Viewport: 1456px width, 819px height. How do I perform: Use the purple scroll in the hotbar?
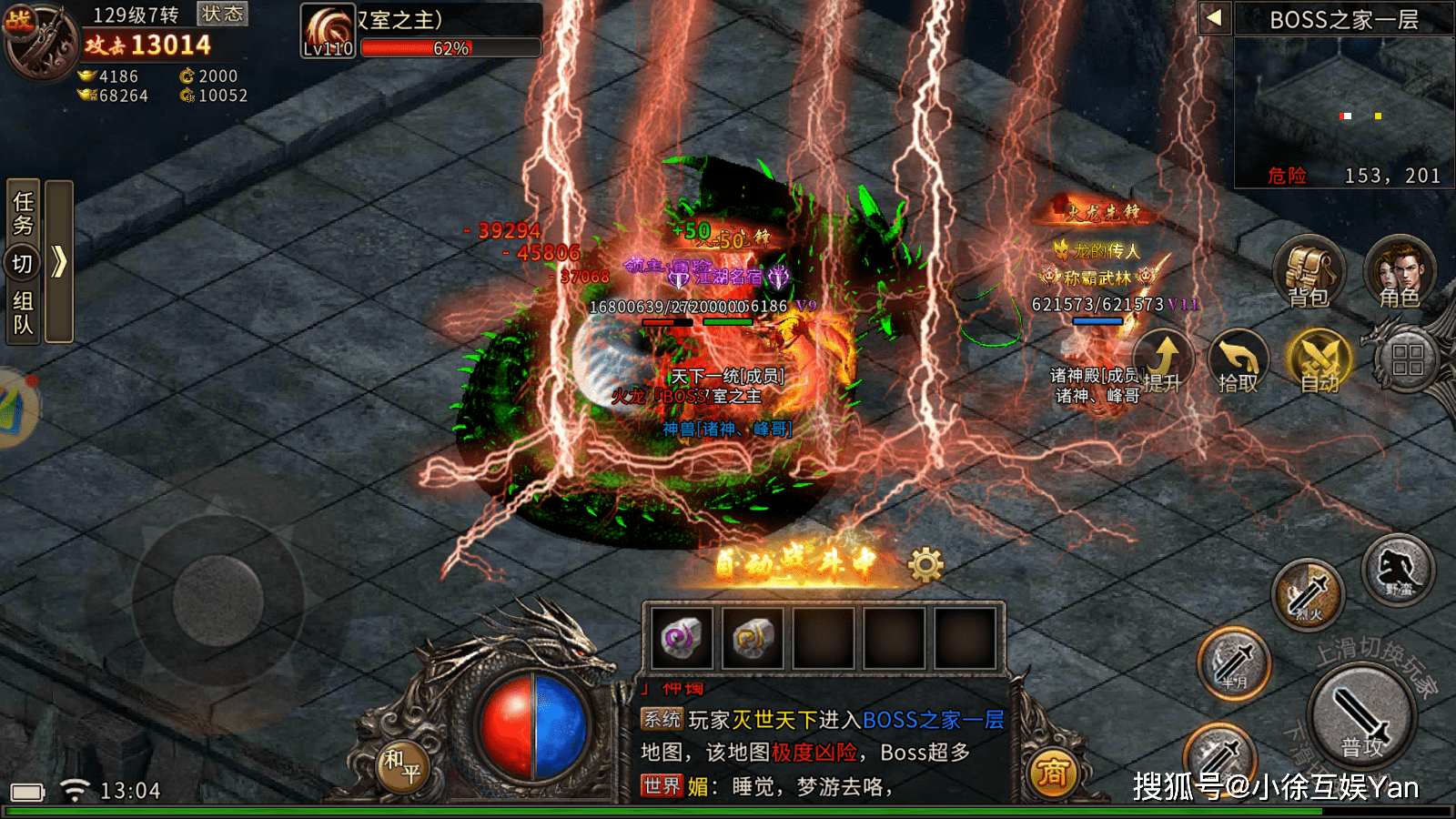(x=682, y=638)
